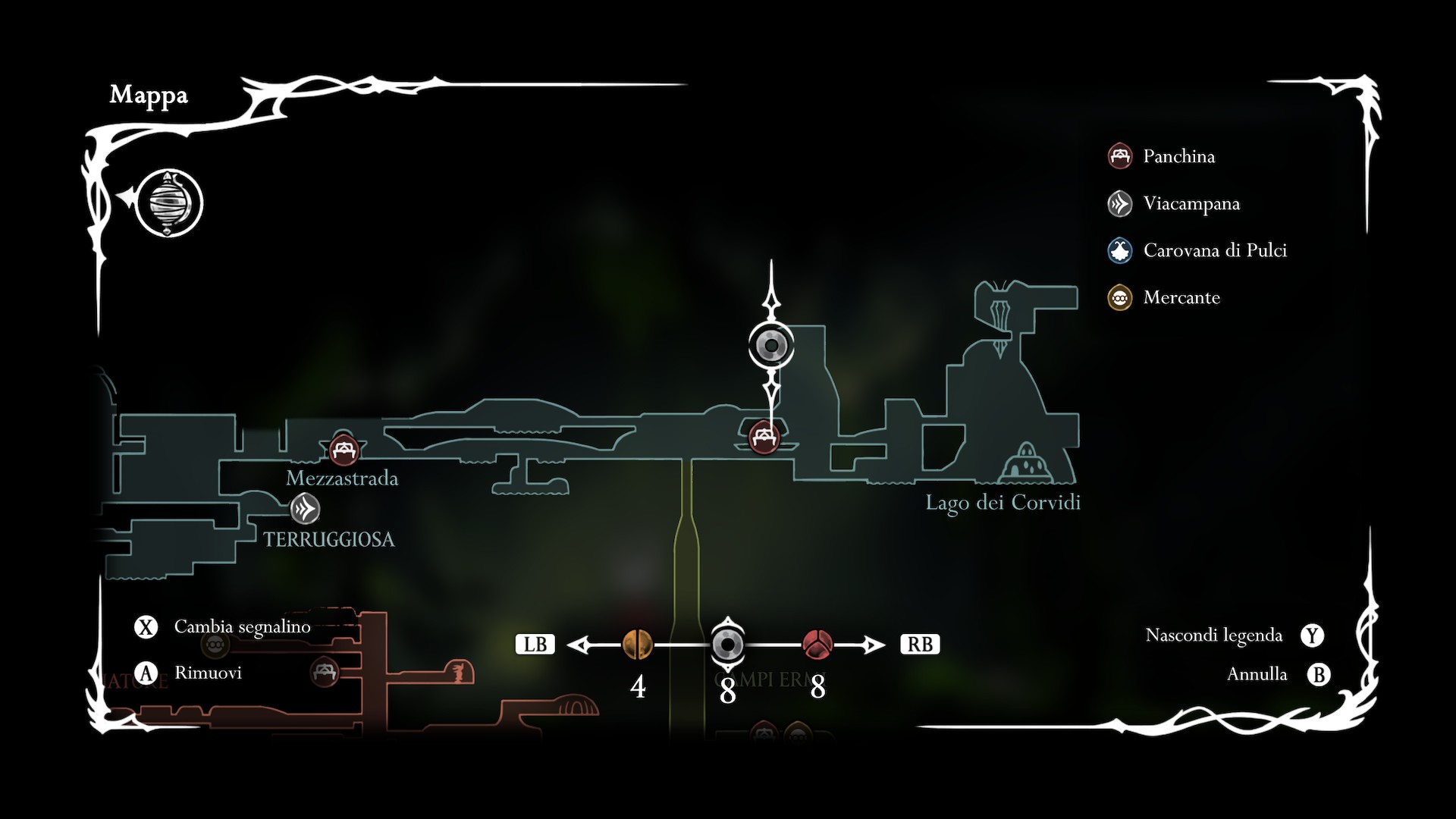Click the Viacampana marker near Terruggiosa
1456x819 pixels.
[305, 509]
